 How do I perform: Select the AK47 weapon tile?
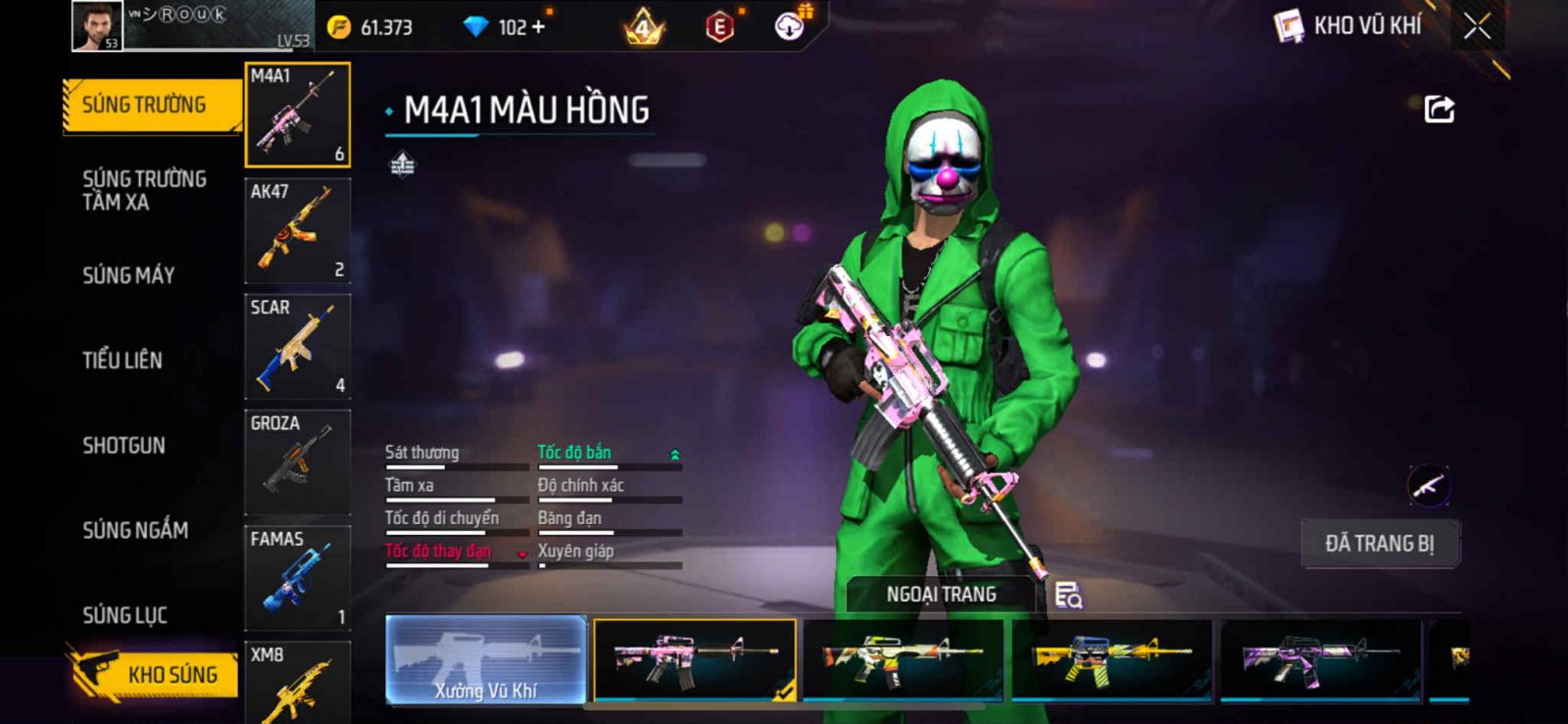(x=297, y=231)
